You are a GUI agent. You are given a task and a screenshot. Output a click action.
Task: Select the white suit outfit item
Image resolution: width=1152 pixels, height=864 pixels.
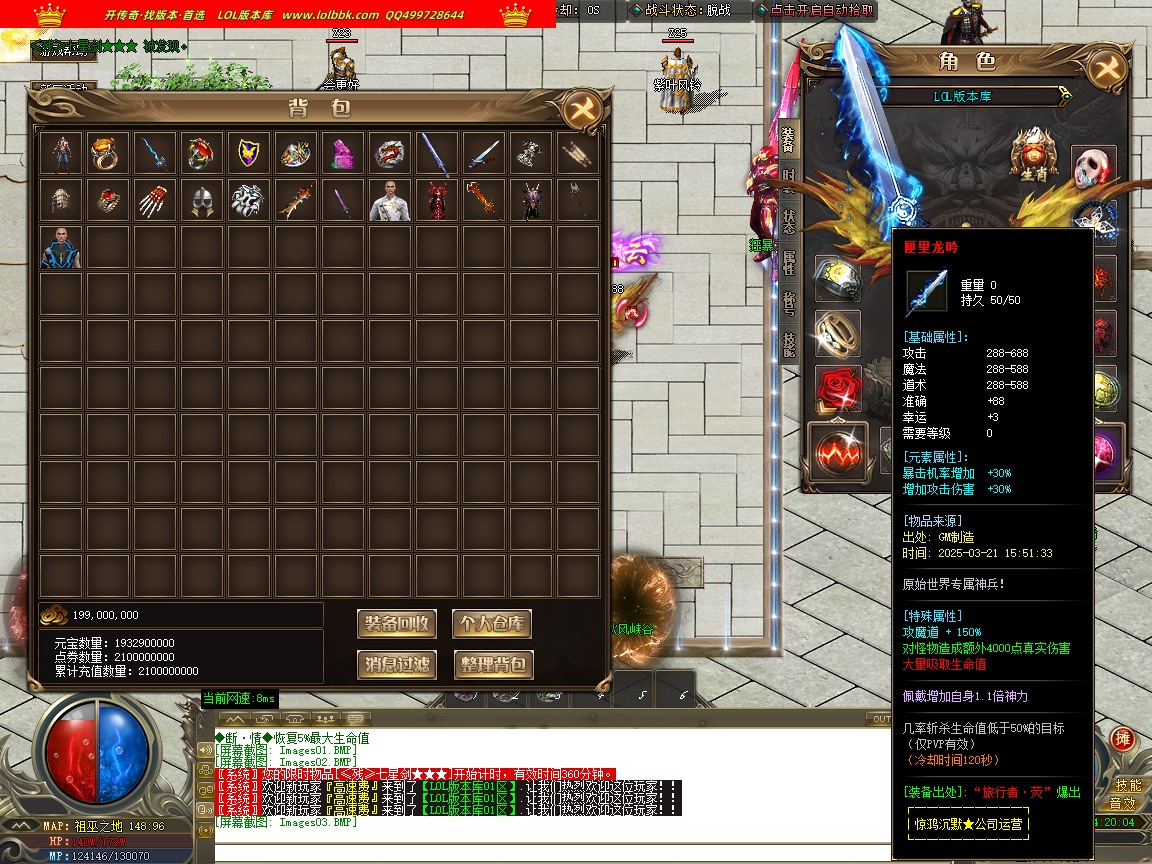[x=389, y=200]
